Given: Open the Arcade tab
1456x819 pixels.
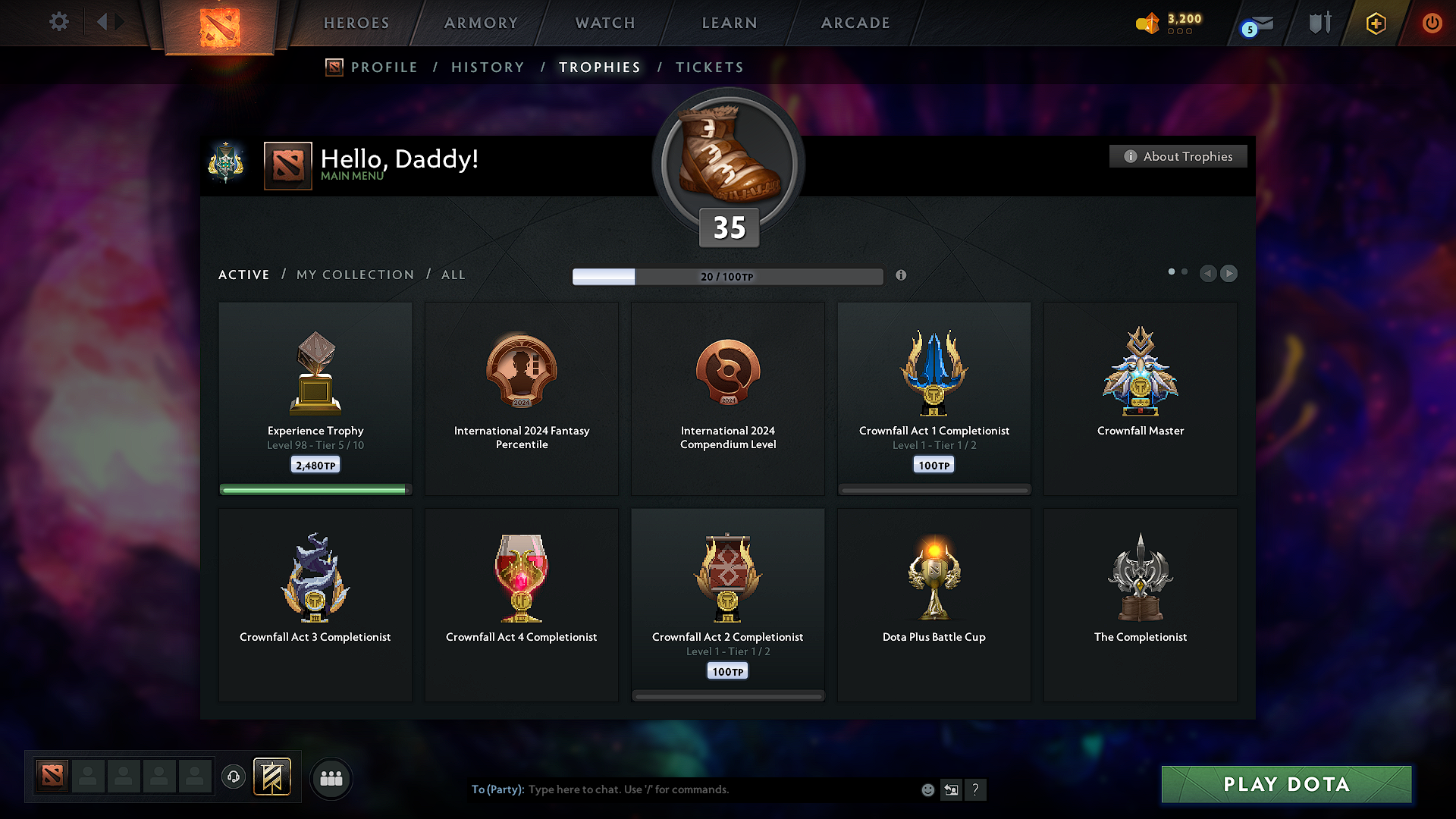Looking at the screenshot, I should pos(855,23).
